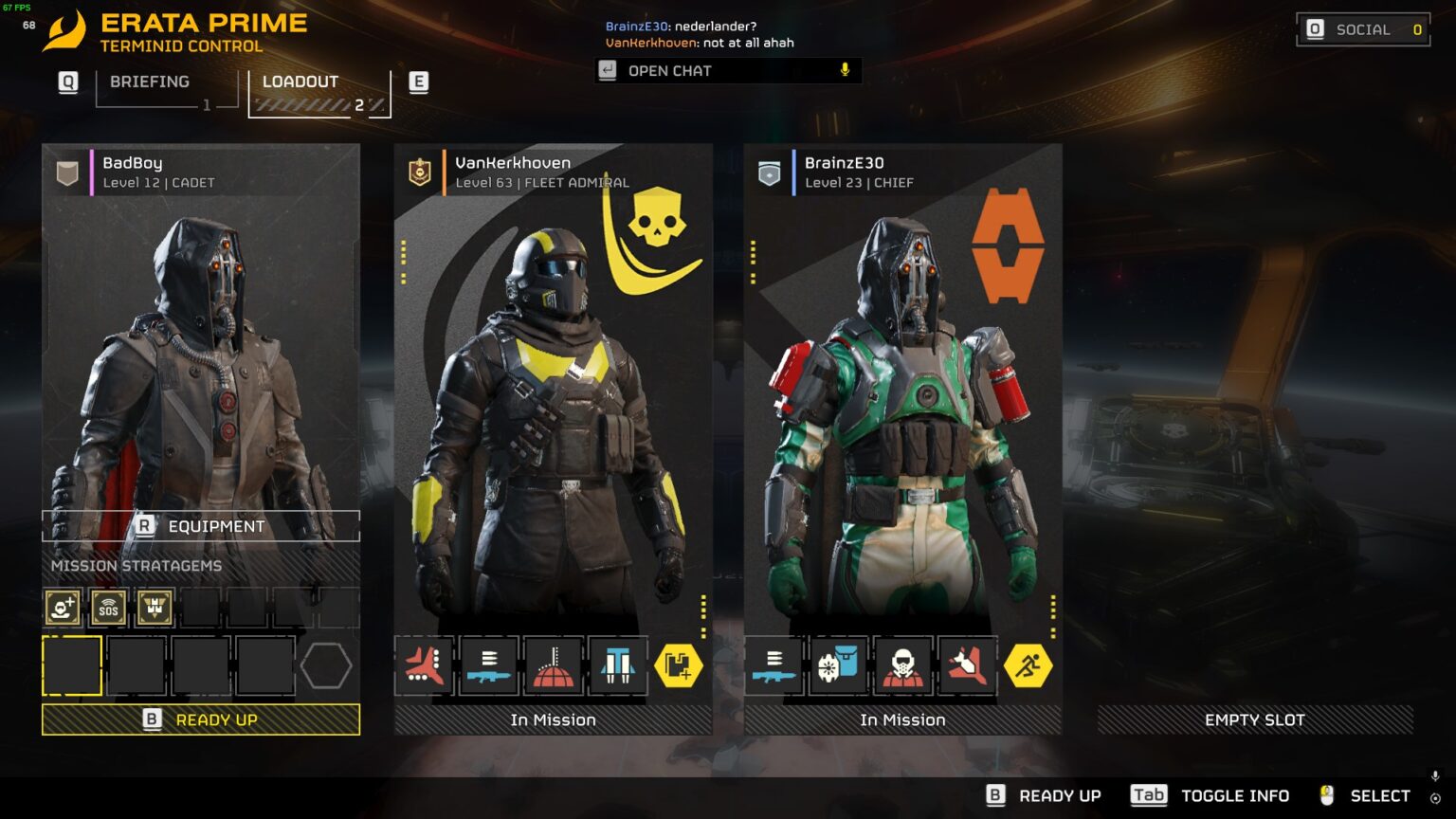The height and width of the screenshot is (819, 1456).
Task: Click the Jump Pack stratagem icon on VanKerkhoven's card
Action: click(x=618, y=666)
